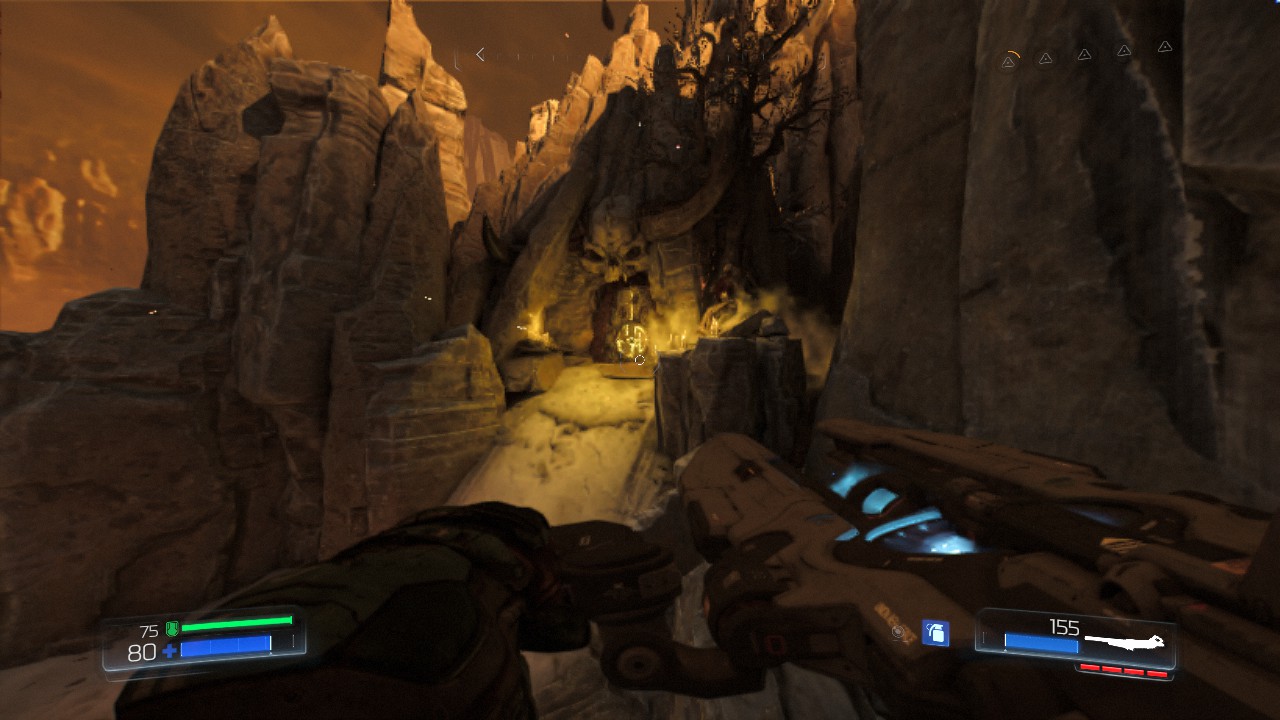
Task: Click the small circular icon beside the grenade
Action: click(x=899, y=632)
